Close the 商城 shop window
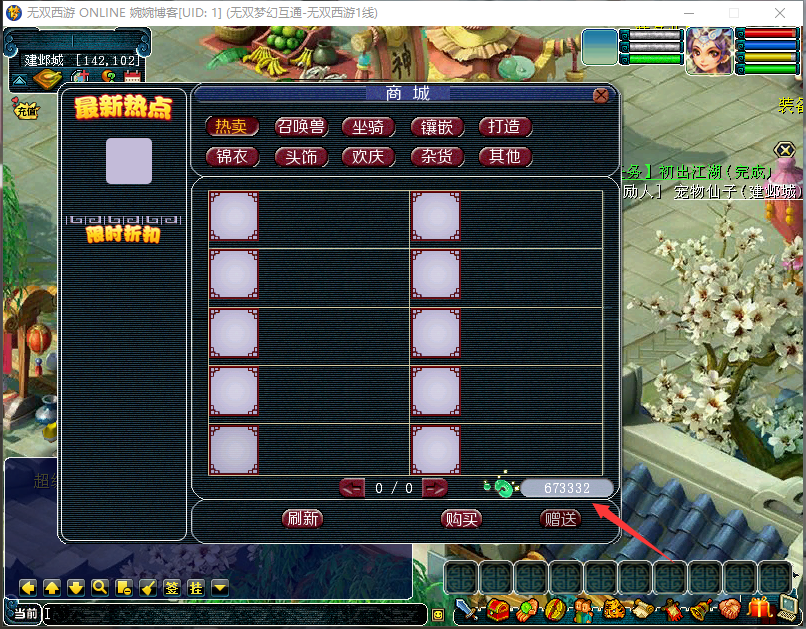Image resolution: width=806 pixels, height=629 pixels. coord(601,96)
